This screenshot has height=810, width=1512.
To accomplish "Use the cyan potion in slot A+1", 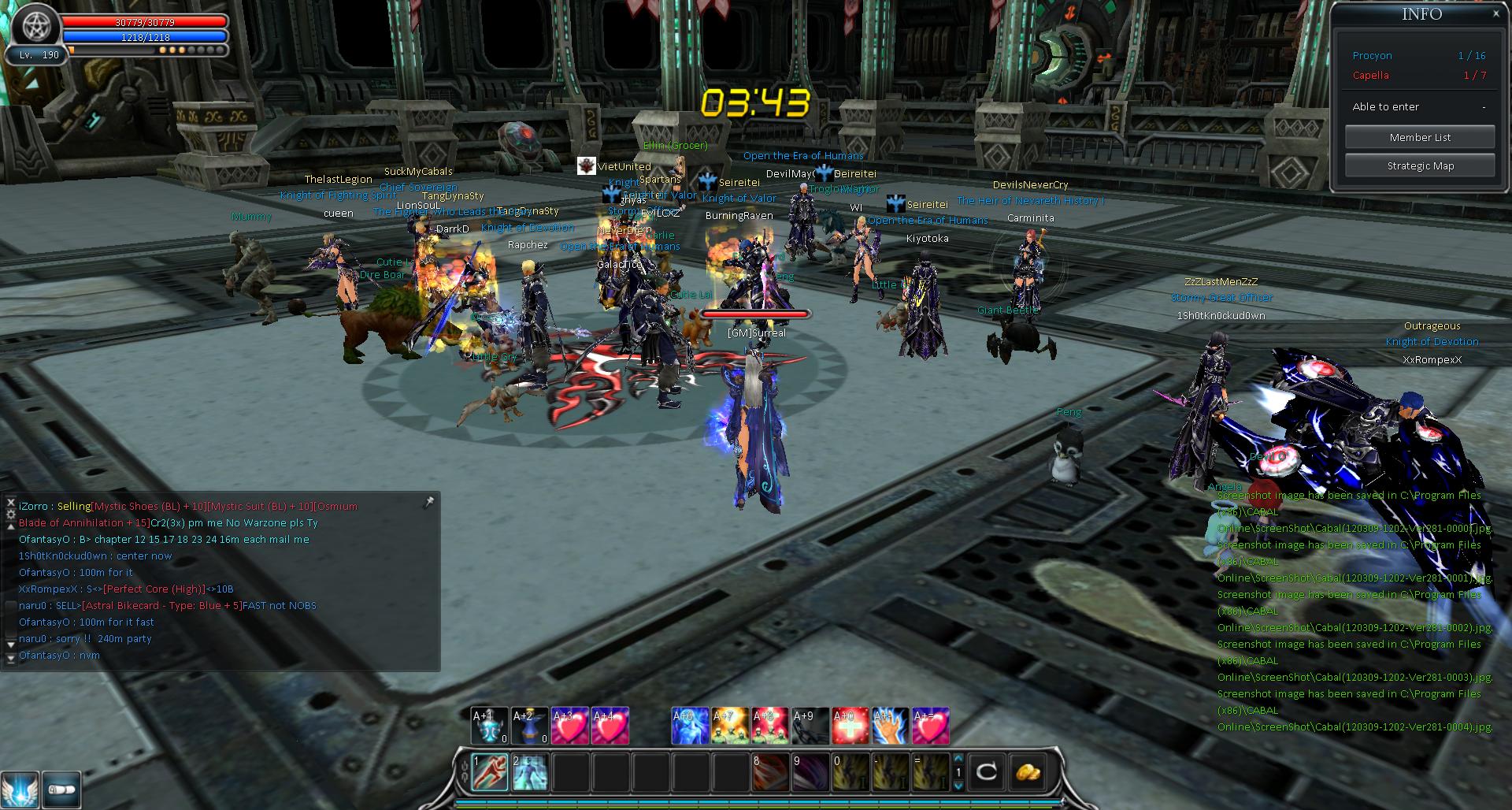I will (x=489, y=726).
